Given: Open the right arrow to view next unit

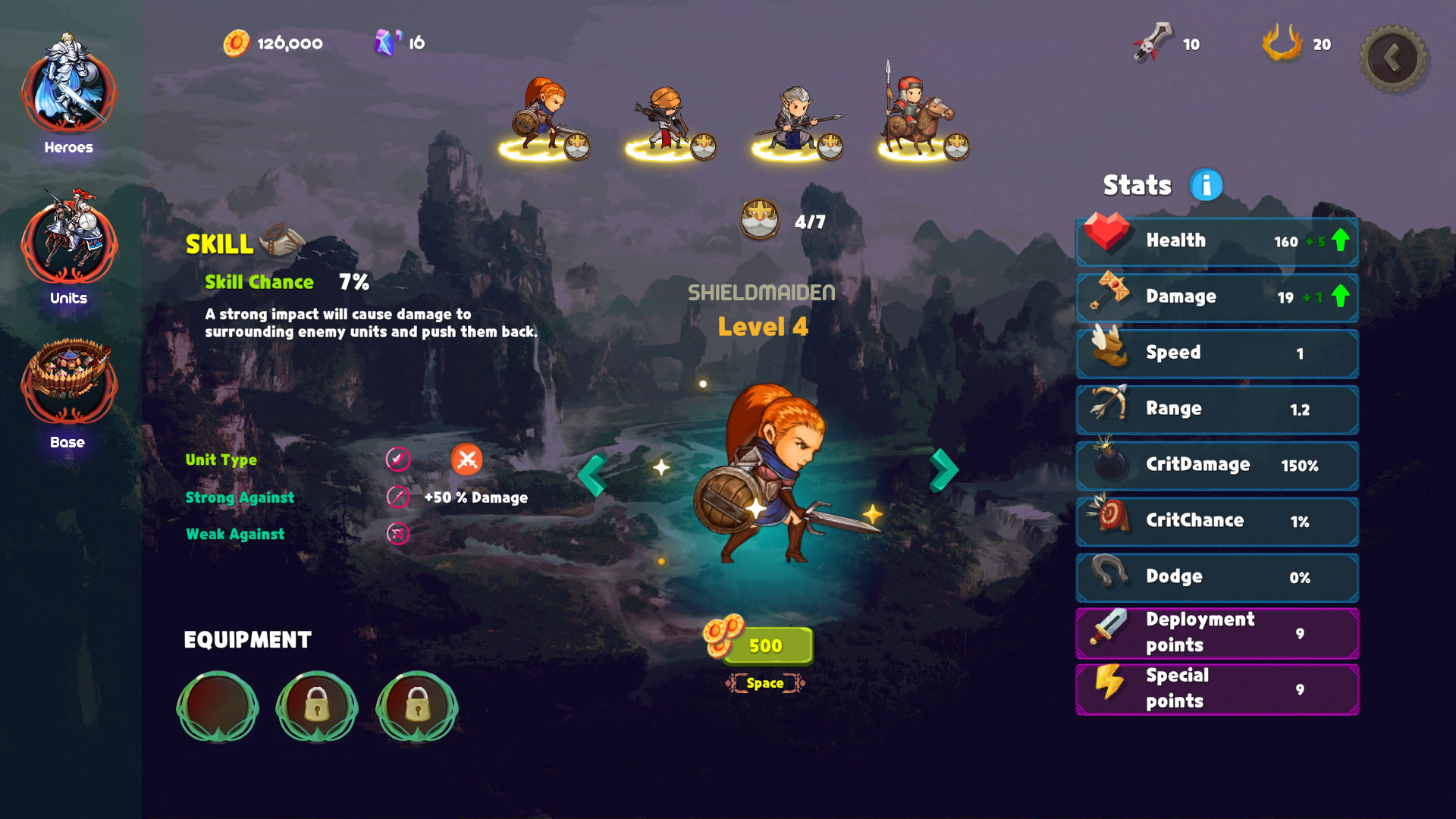Looking at the screenshot, I should tap(944, 470).
